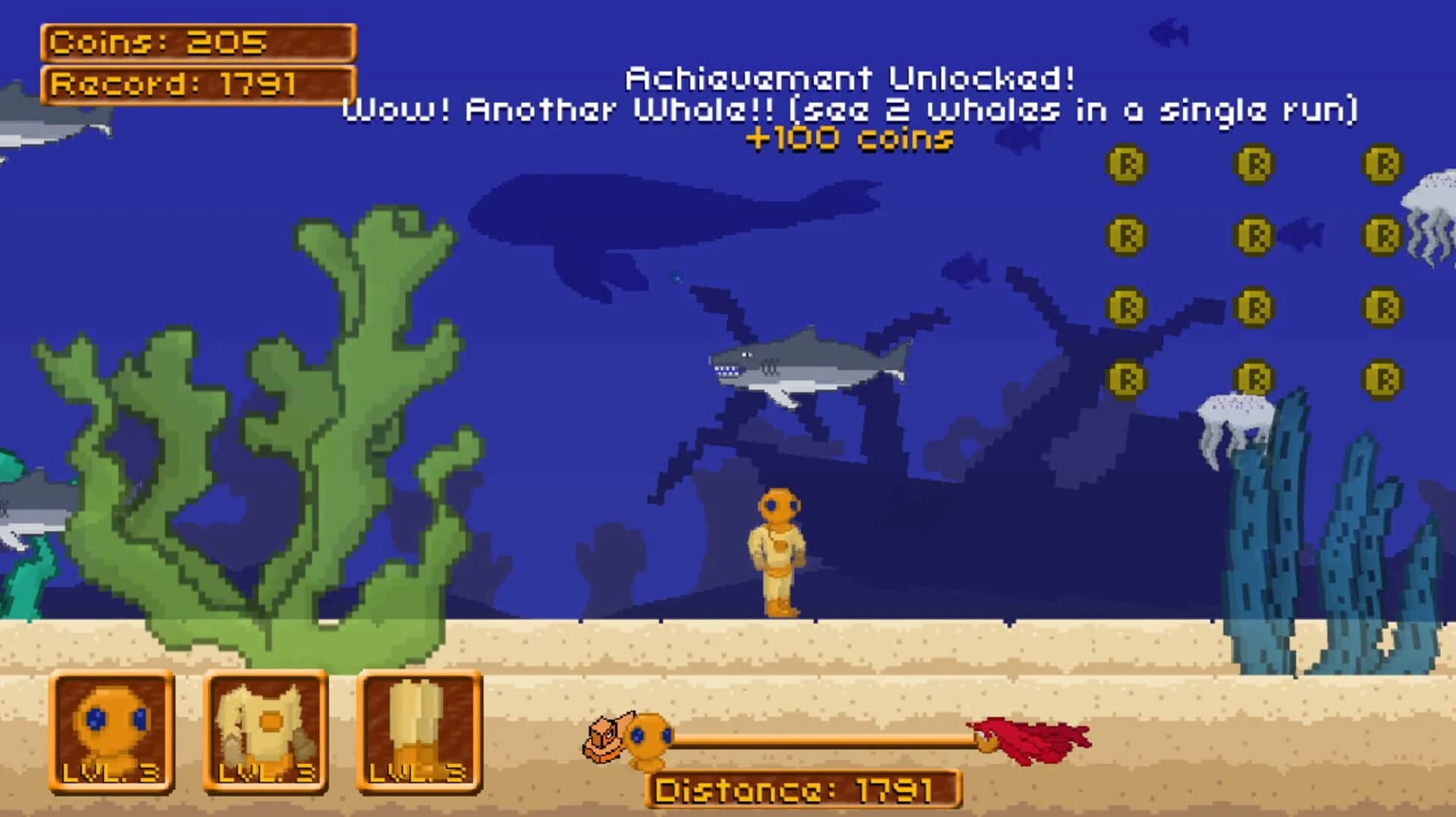The image size is (1456, 817).
Task: Select the diver helmet upgrade icon
Action: pos(109,728)
